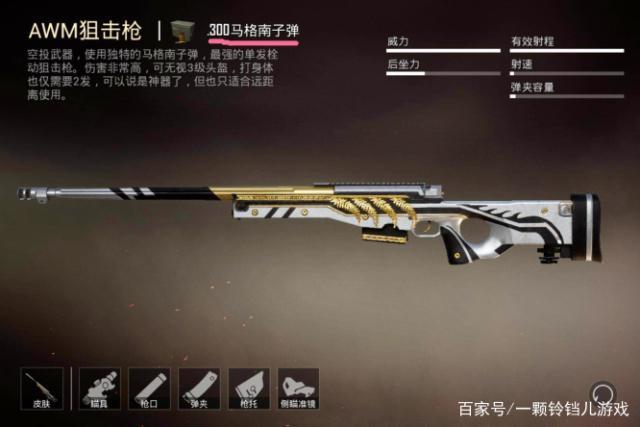
Task: Open the magazine (弹夹) attachment slot
Action: (199, 390)
